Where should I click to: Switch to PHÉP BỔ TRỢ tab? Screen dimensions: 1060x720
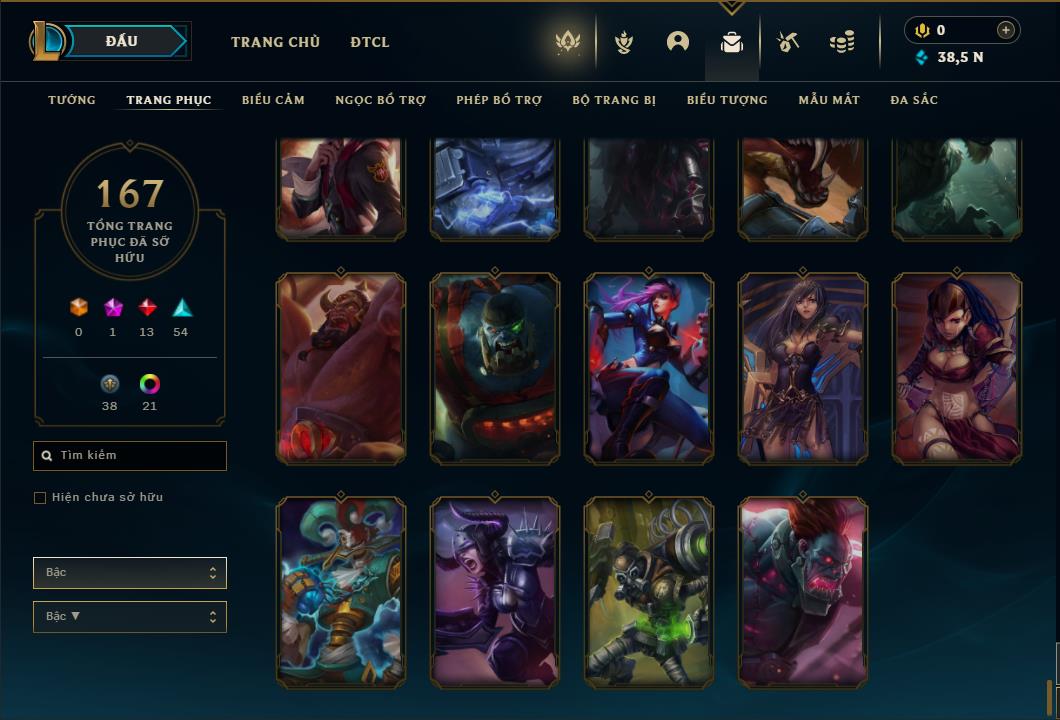(x=499, y=100)
